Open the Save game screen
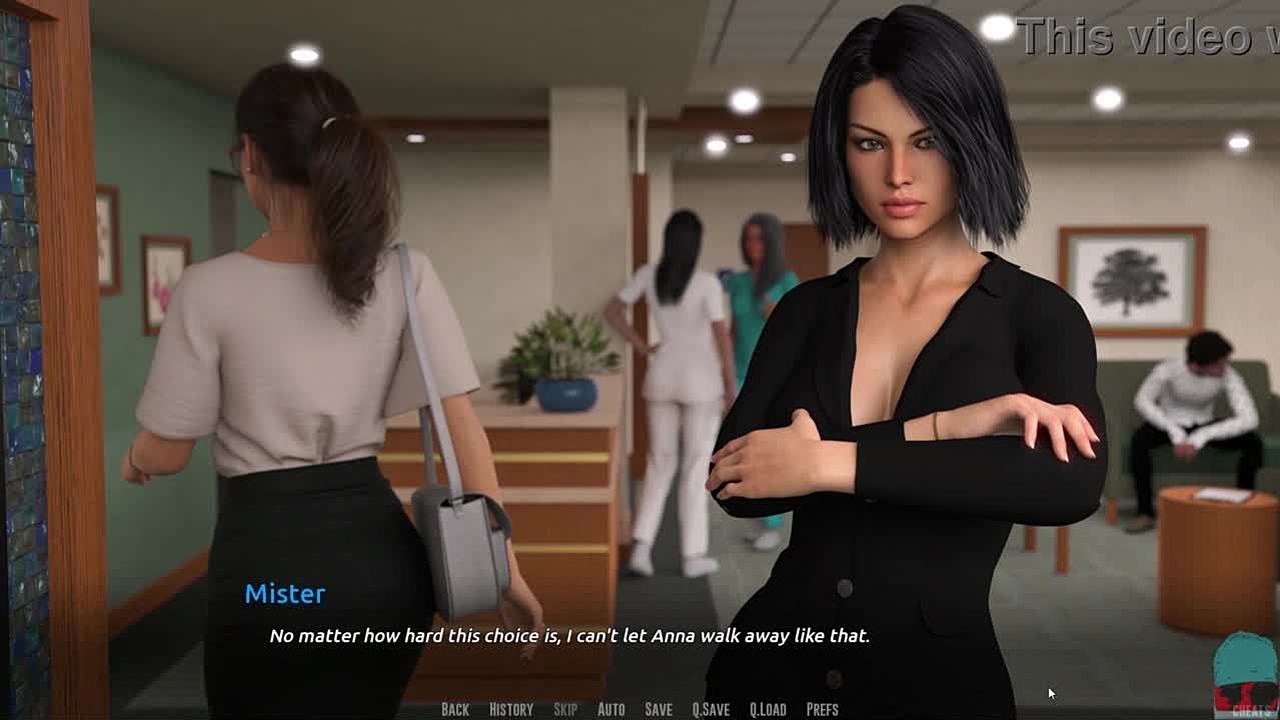The height and width of the screenshot is (720, 1280). pyautogui.click(x=658, y=709)
